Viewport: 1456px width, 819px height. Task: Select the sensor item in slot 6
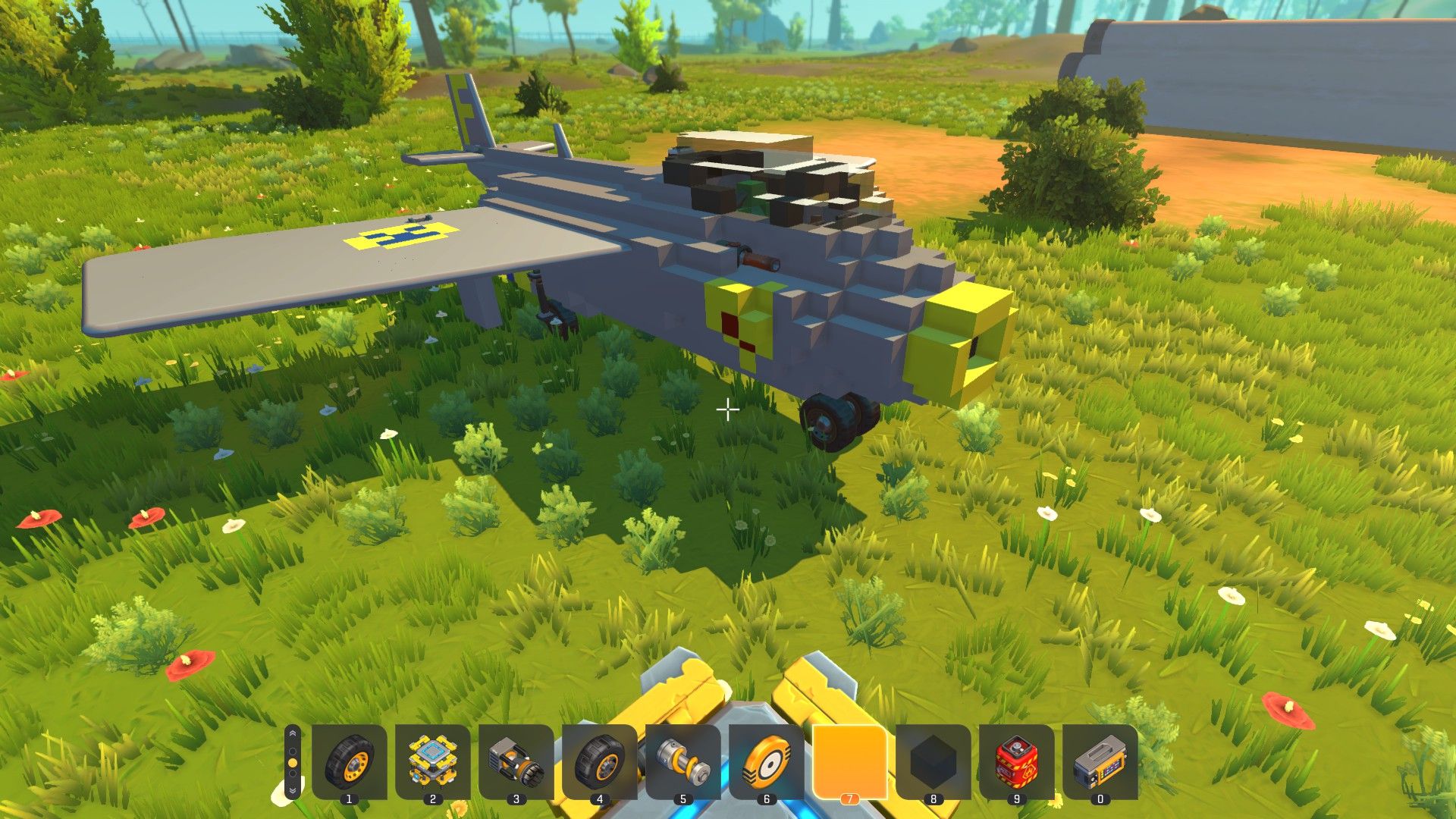click(x=767, y=762)
